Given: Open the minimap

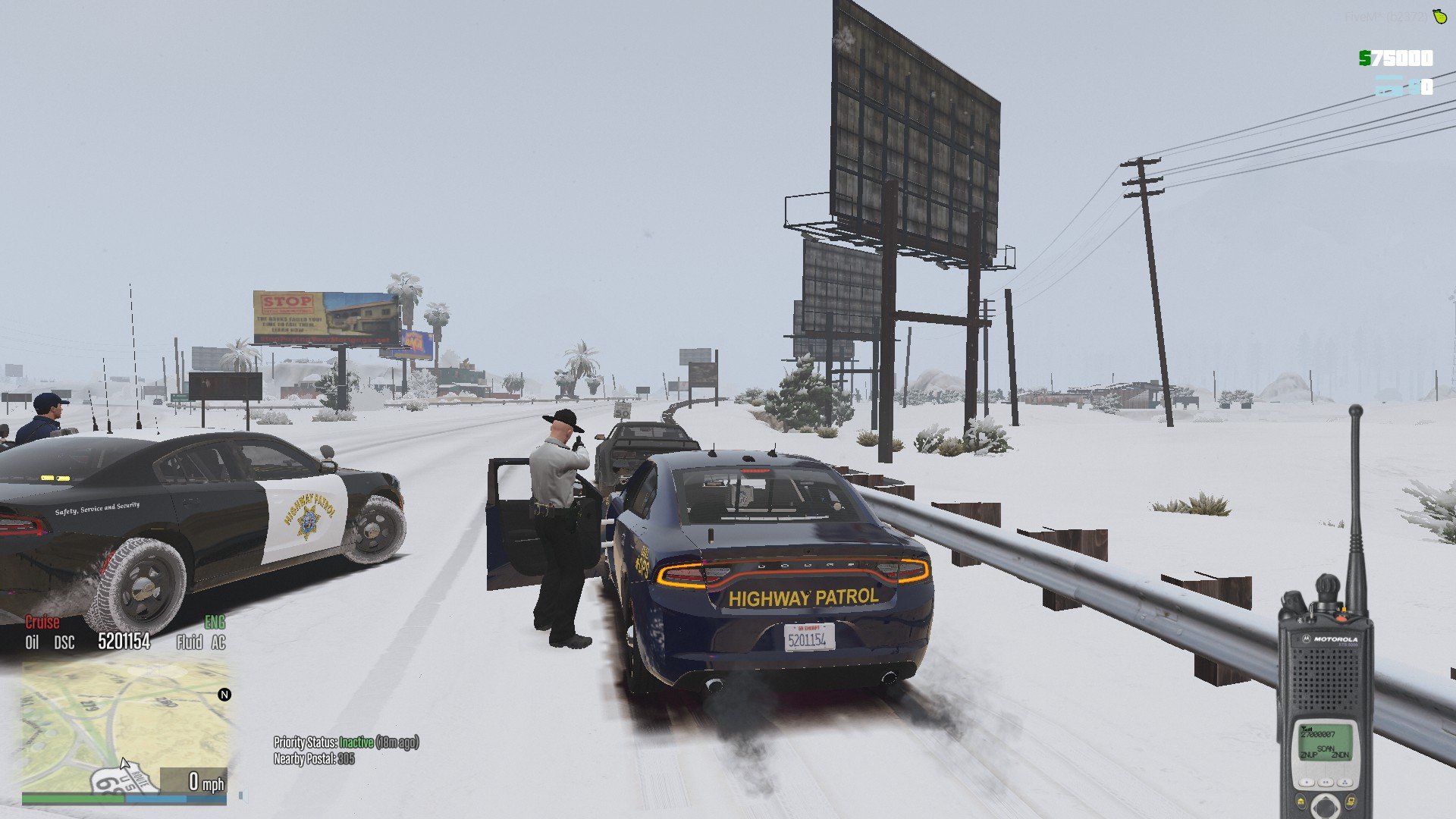Looking at the screenshot, I should [125, 724].
